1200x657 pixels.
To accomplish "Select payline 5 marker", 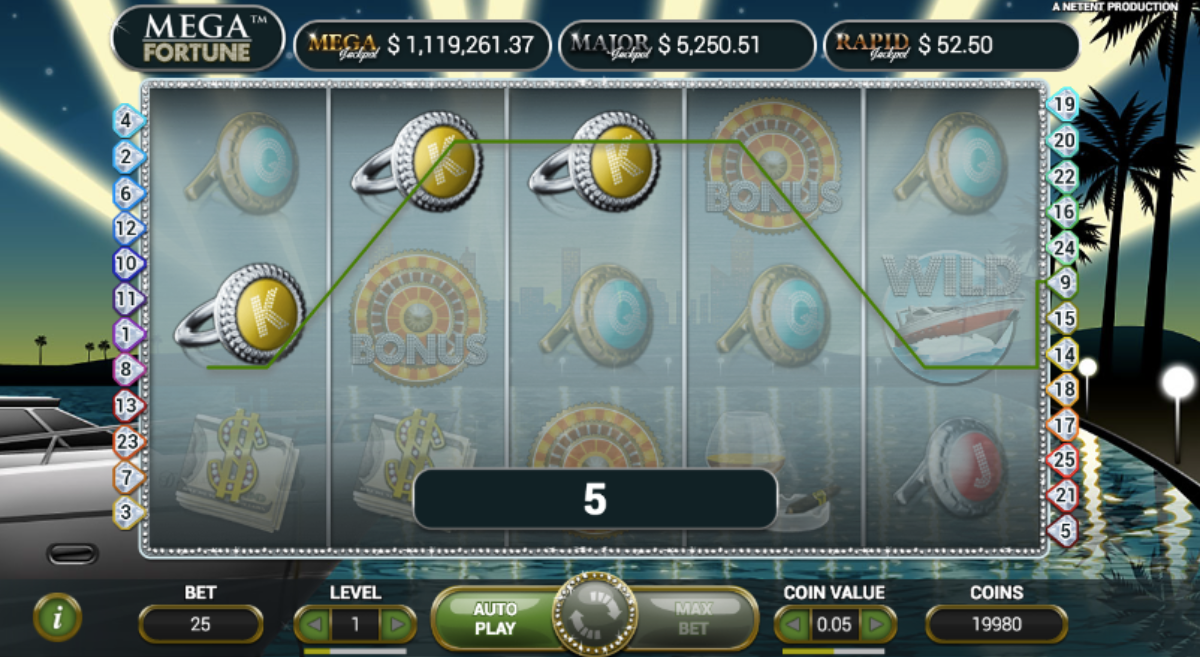I will point(1064,529).
